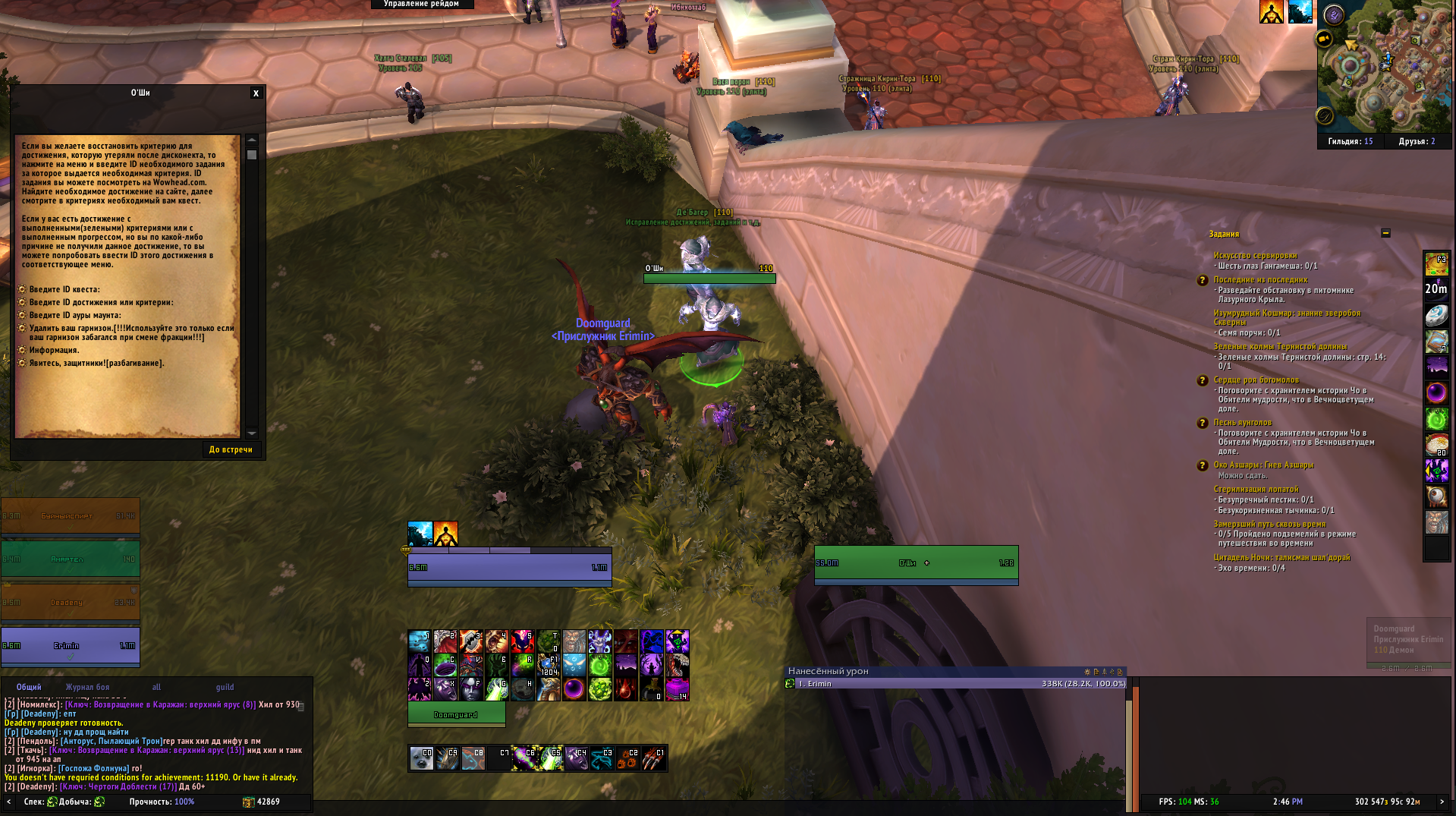
Task: Click the 'До встречи' goodbye button
Action: 231,449
